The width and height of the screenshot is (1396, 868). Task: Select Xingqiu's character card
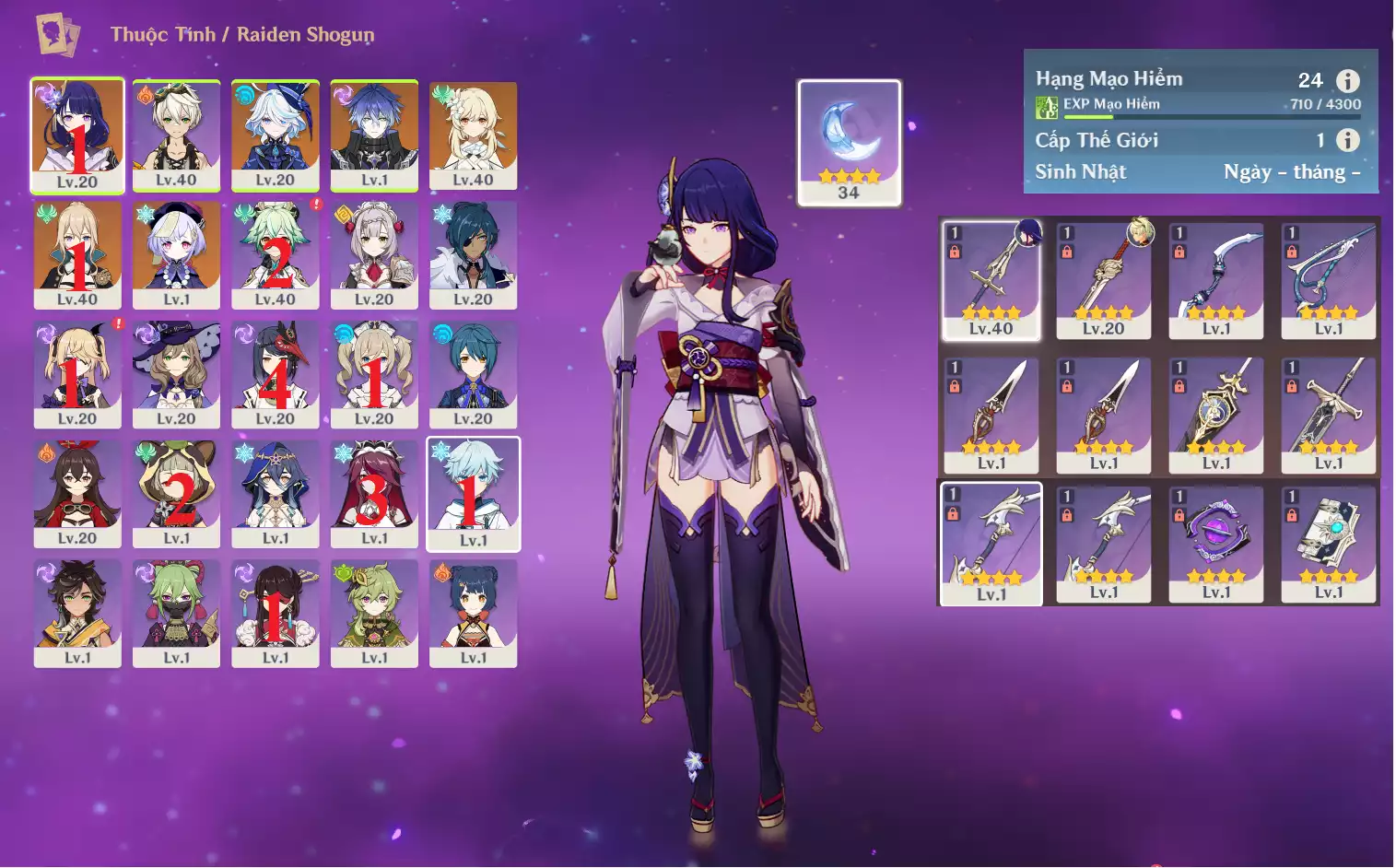click(x=473, y=373)
